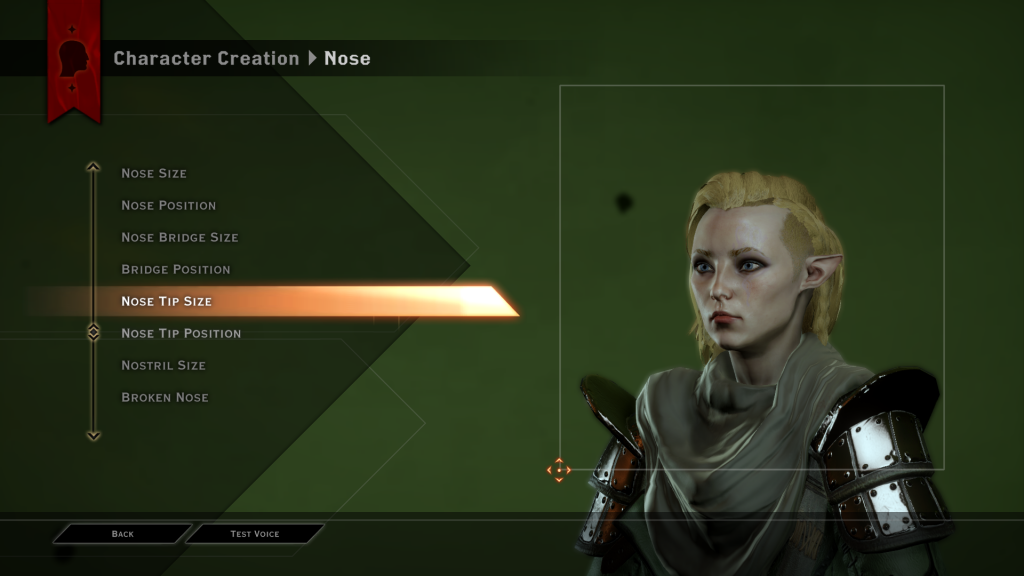The height and width of the screenshot is (576, 1024).
Task: Open the Broken Nose option
Action: pyautogui.click(x=165, y=397)
